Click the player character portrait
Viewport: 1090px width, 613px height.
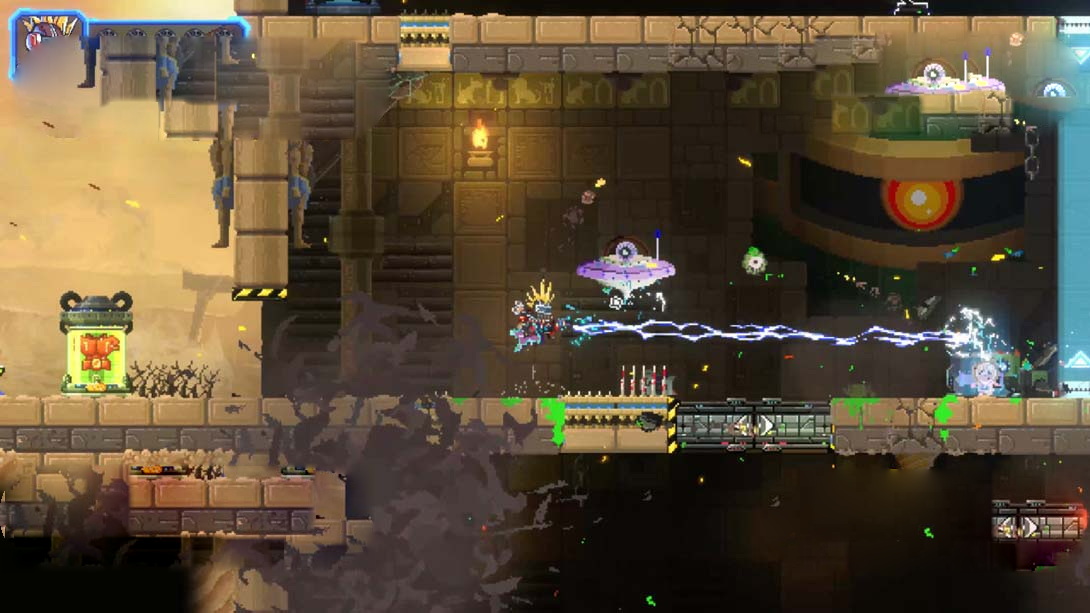tap(47, 43)
